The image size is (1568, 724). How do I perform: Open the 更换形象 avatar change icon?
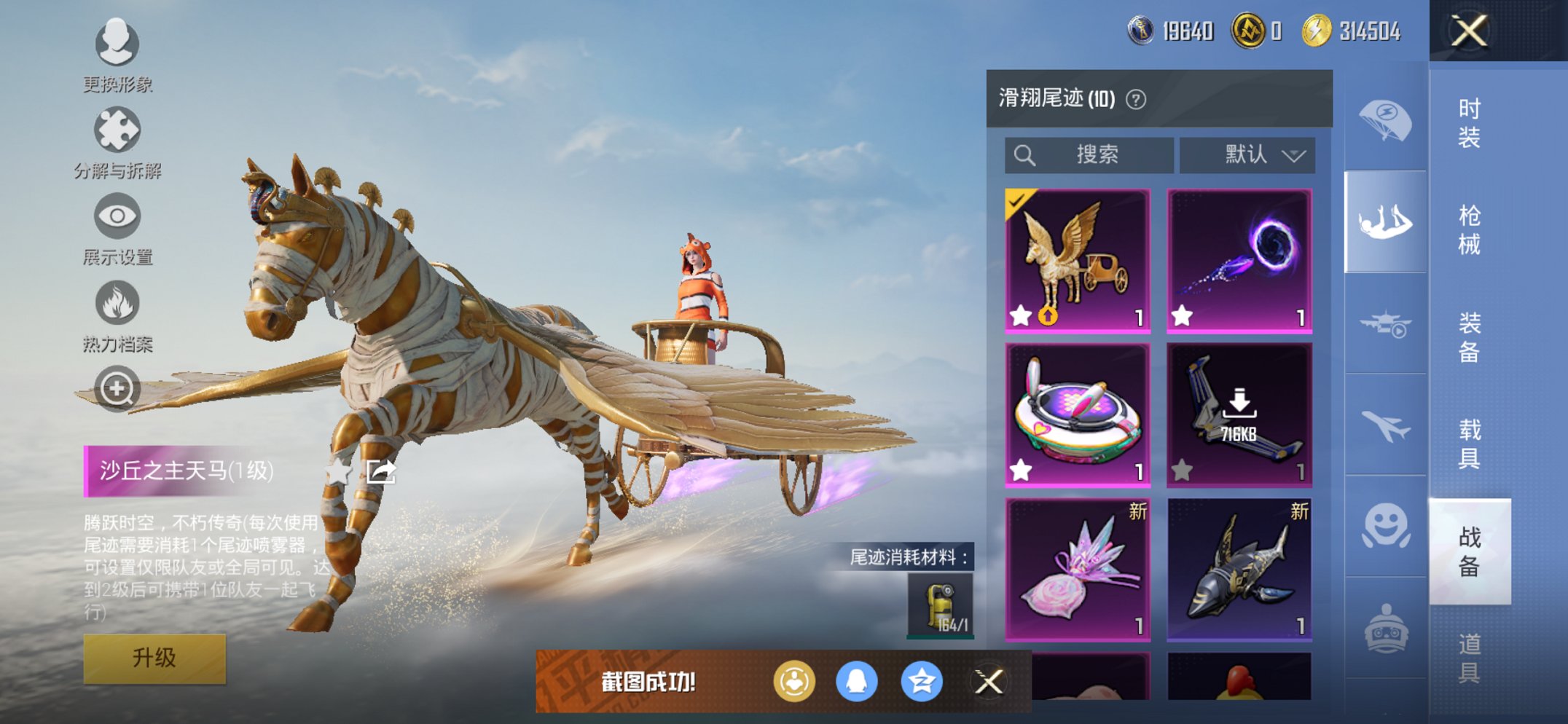117,44
